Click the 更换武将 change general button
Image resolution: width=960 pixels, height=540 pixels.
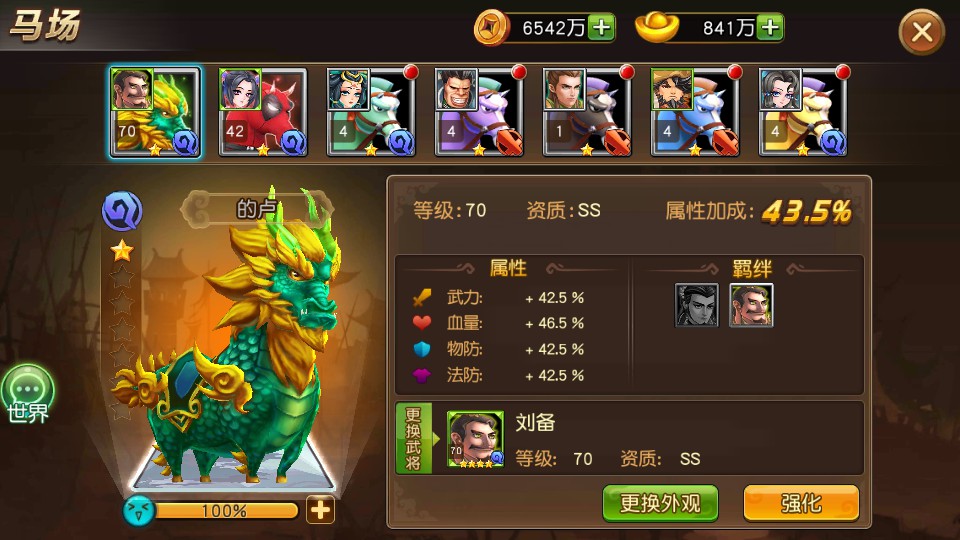[414, 439]
